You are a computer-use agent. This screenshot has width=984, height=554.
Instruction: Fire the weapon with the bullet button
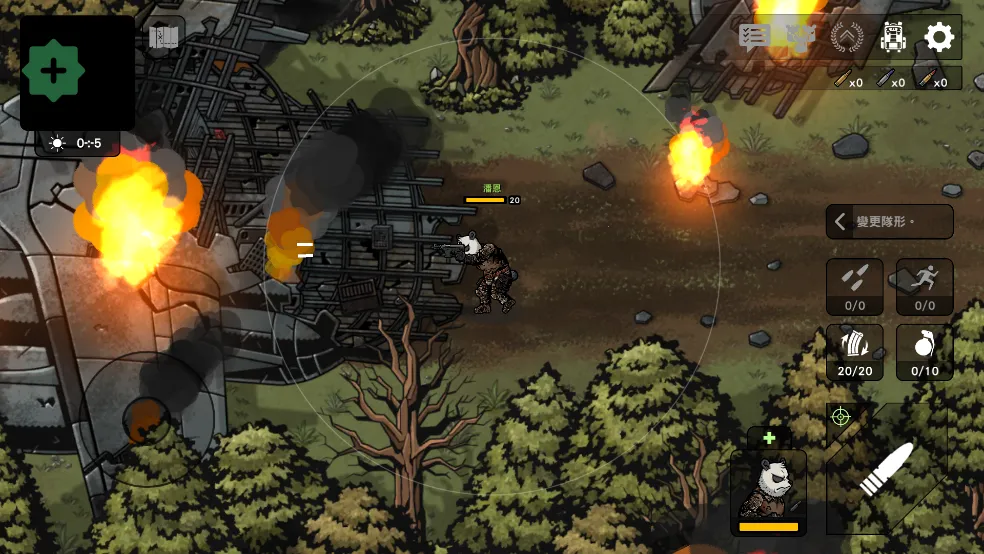886,468
